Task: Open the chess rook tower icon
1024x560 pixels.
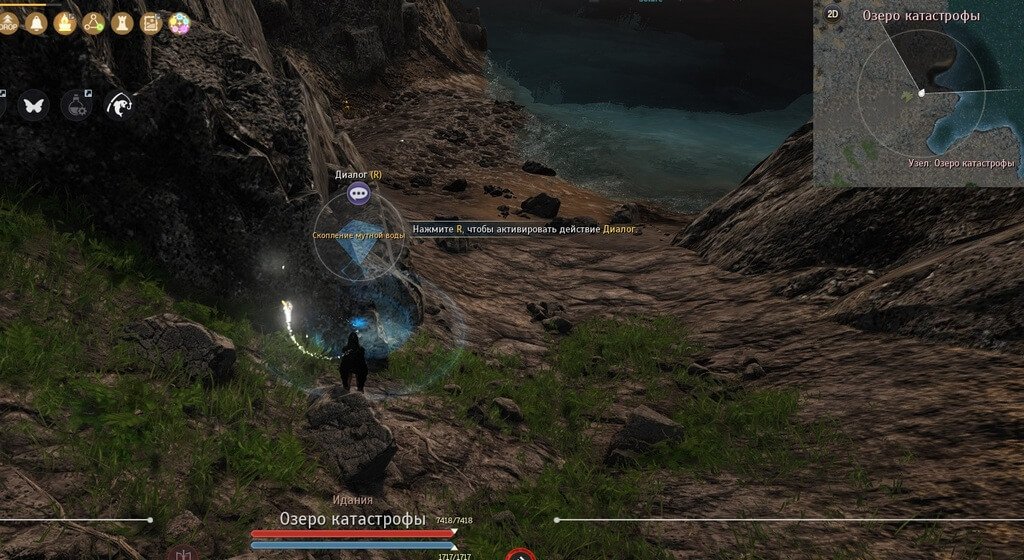Action: (123, 23)
